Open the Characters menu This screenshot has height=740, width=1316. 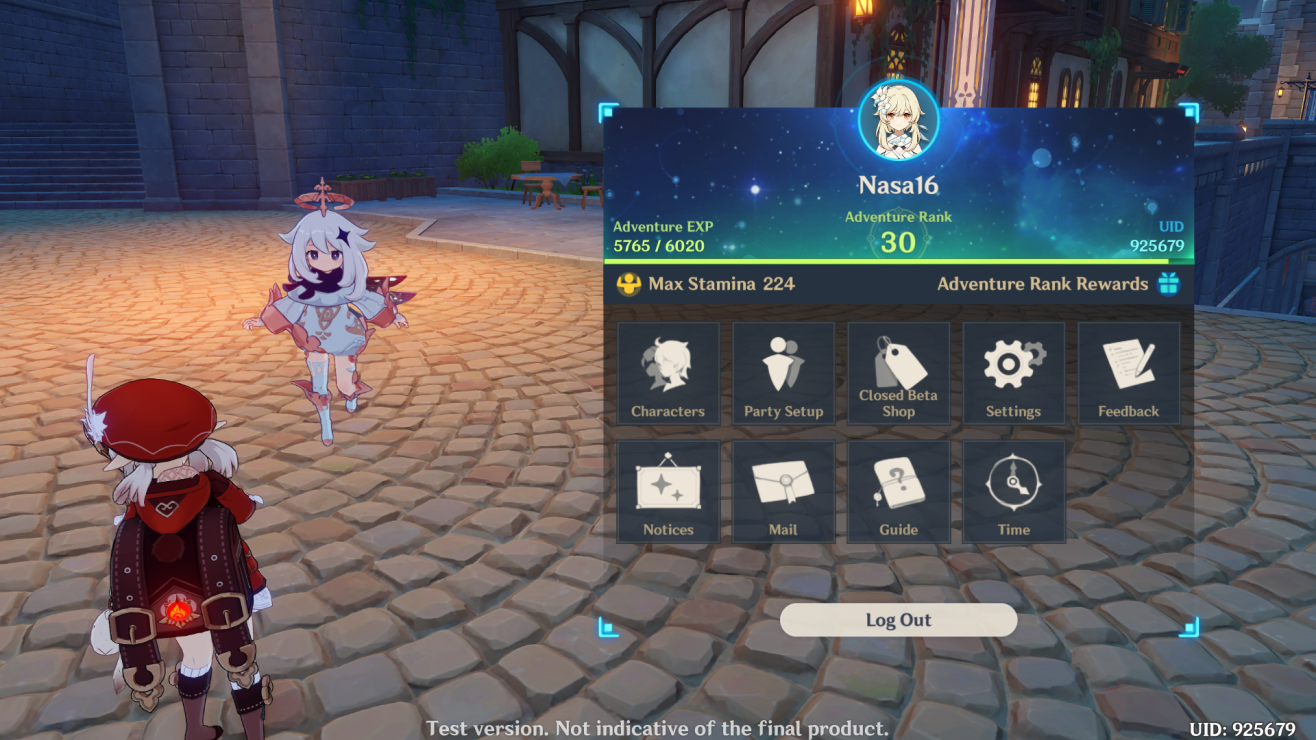pyautogui.click(x=668, y=373)
